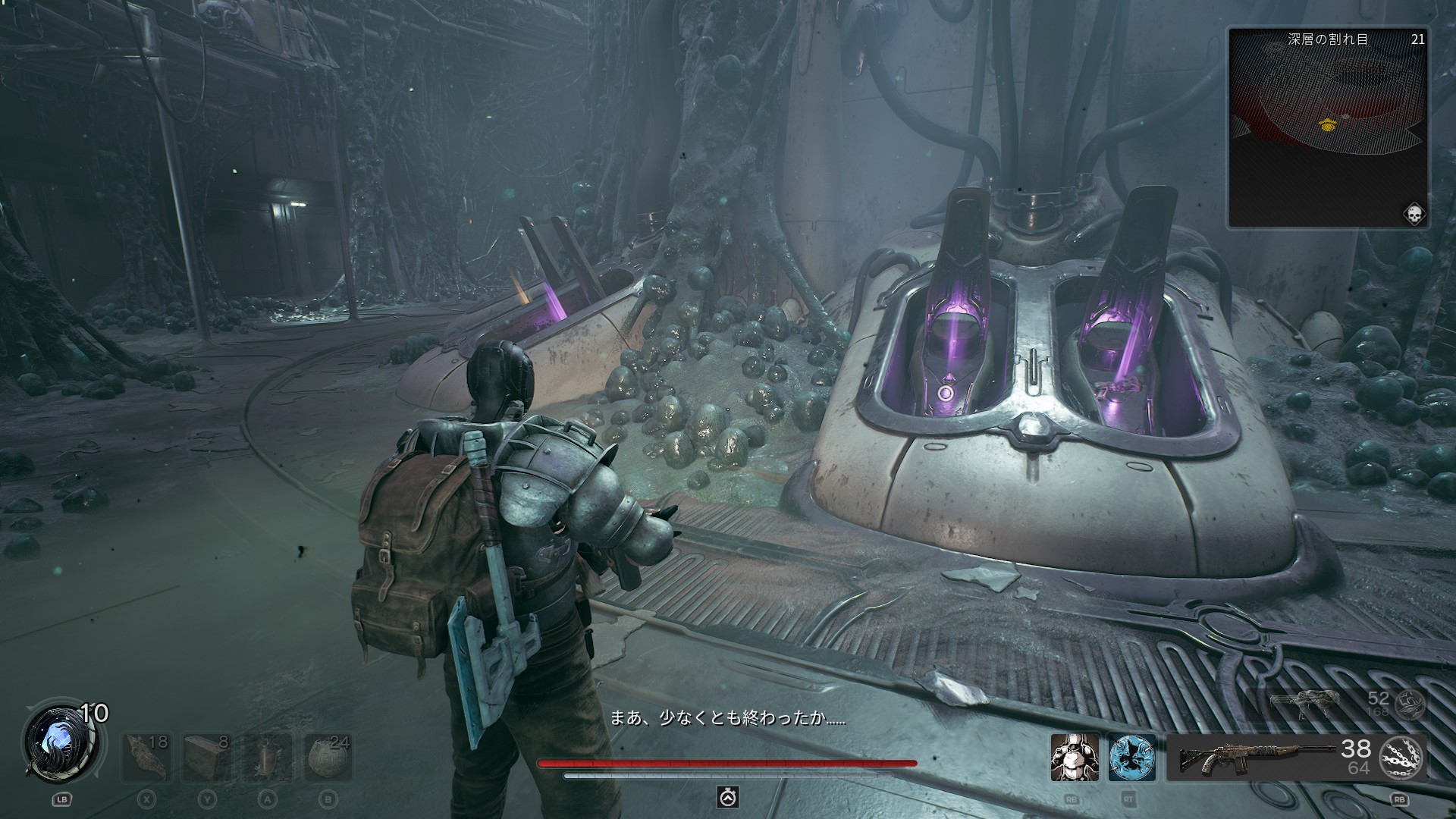Click the skull difficulty icon on the minimap
The image size is (1456, 819).
coord(1414,213)
